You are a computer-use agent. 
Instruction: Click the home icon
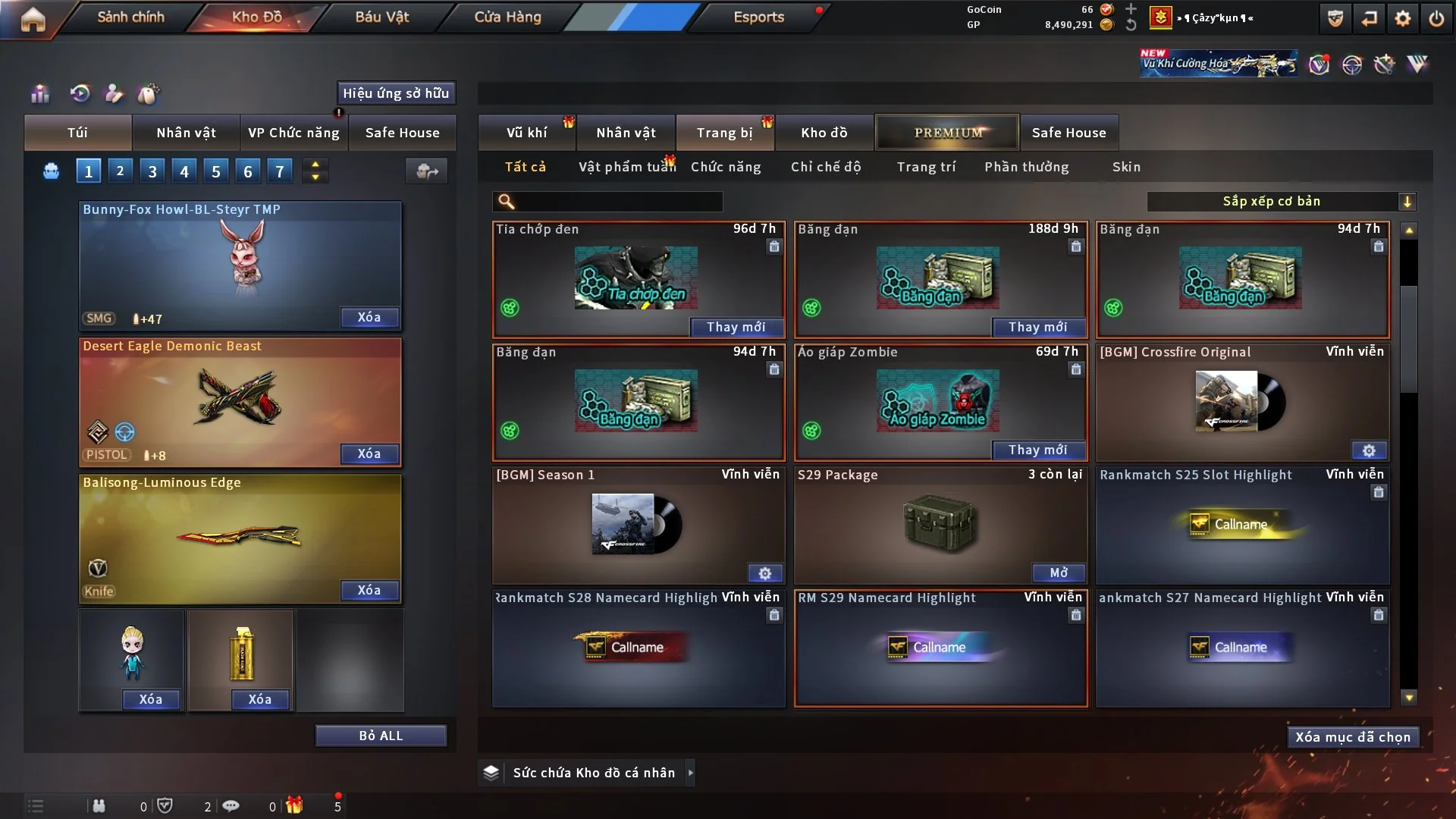(x=33, y=19)
